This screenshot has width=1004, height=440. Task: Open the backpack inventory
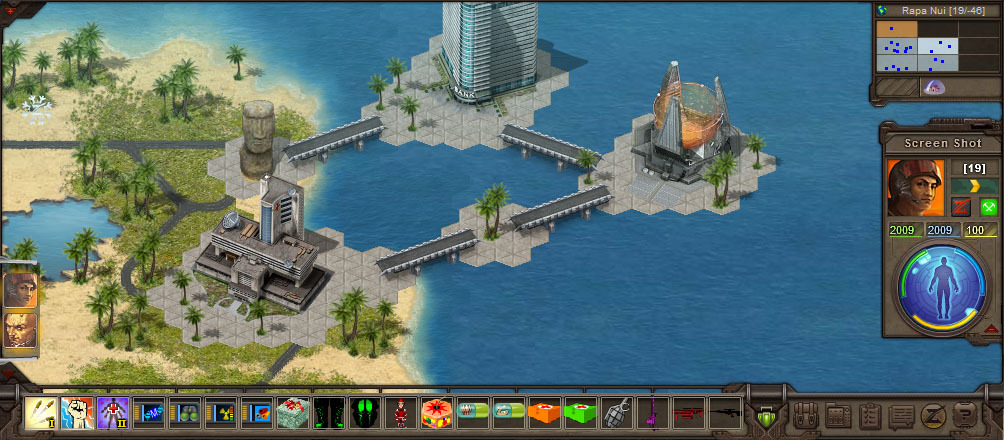(805, 414)
